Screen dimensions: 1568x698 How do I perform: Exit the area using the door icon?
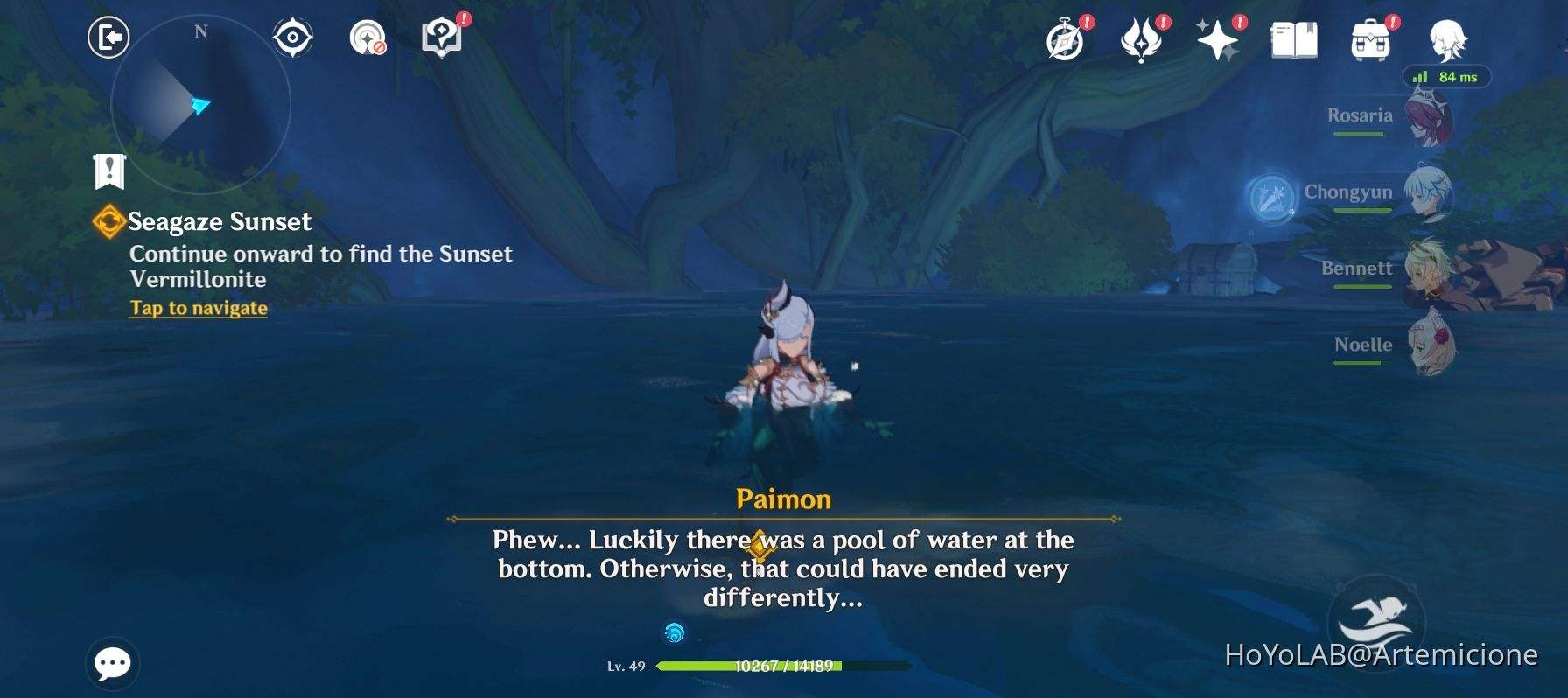[x=108, y=38]
